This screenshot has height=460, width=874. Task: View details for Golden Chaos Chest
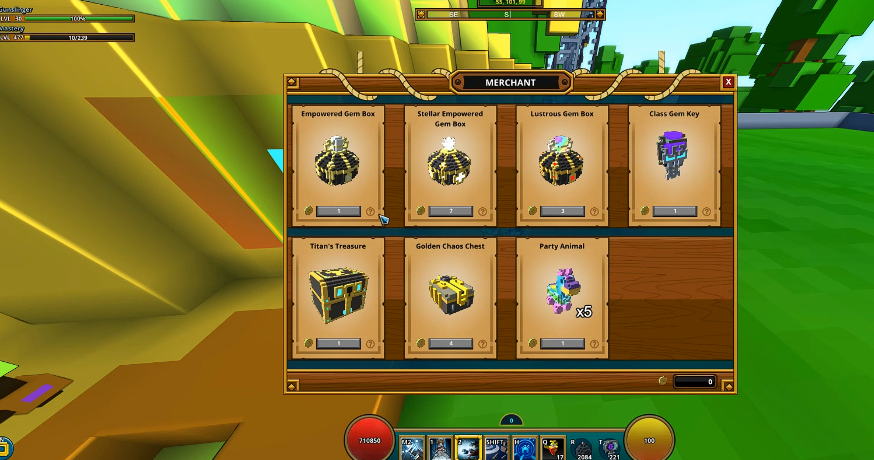(x=482, y=343)
